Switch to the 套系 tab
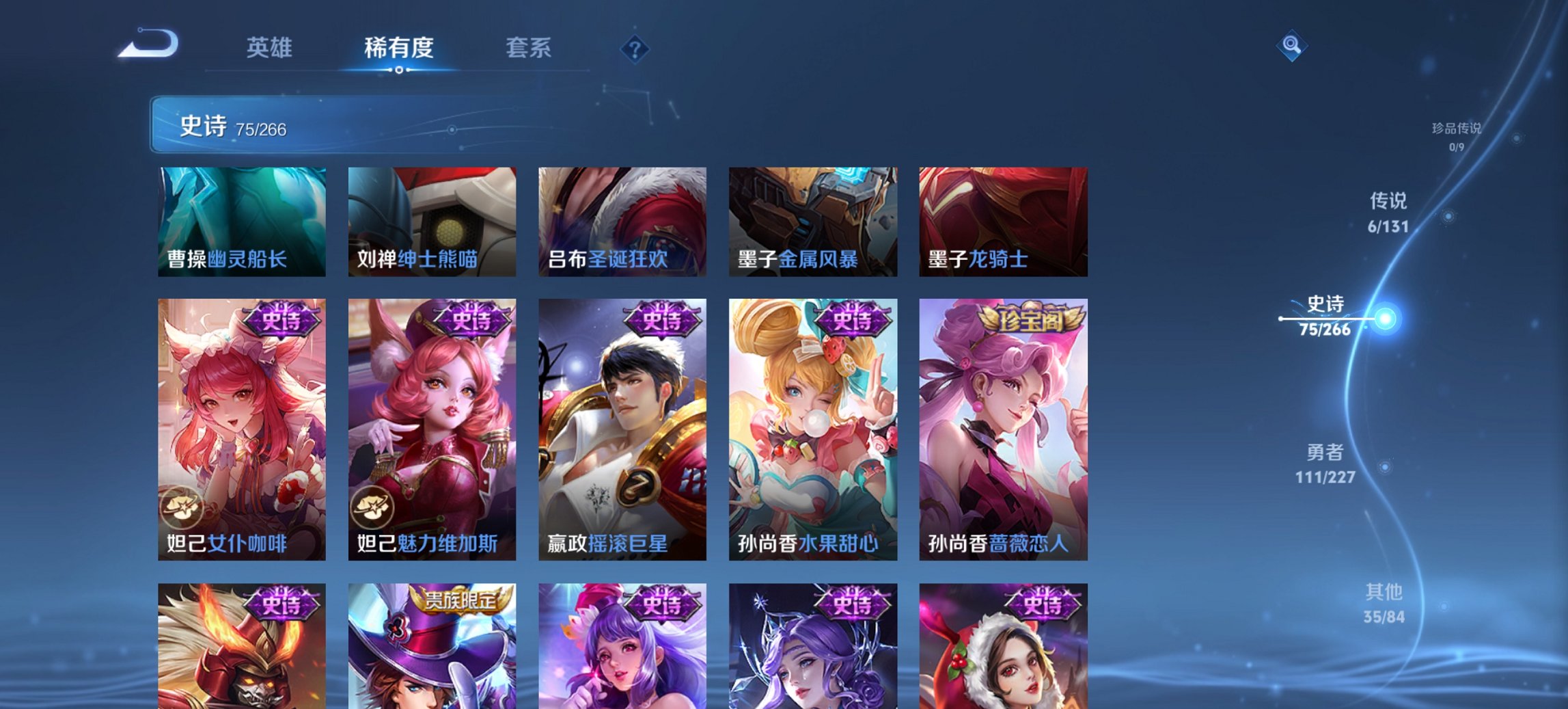Screen dimensions: 1568x709 pyautogui.click(x=529, y=48)
